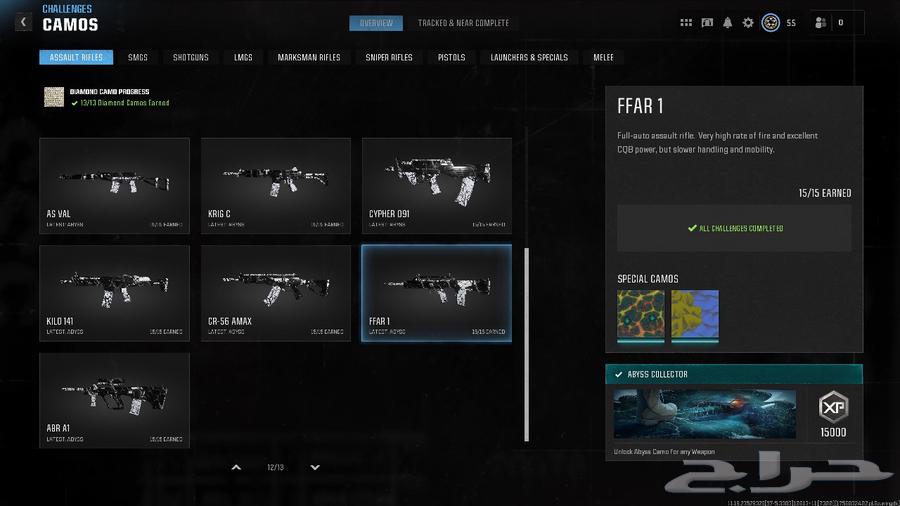This screenshot has height=506, width=900.
Task: Select Launchers & Specials category
Action: [529, 58]
